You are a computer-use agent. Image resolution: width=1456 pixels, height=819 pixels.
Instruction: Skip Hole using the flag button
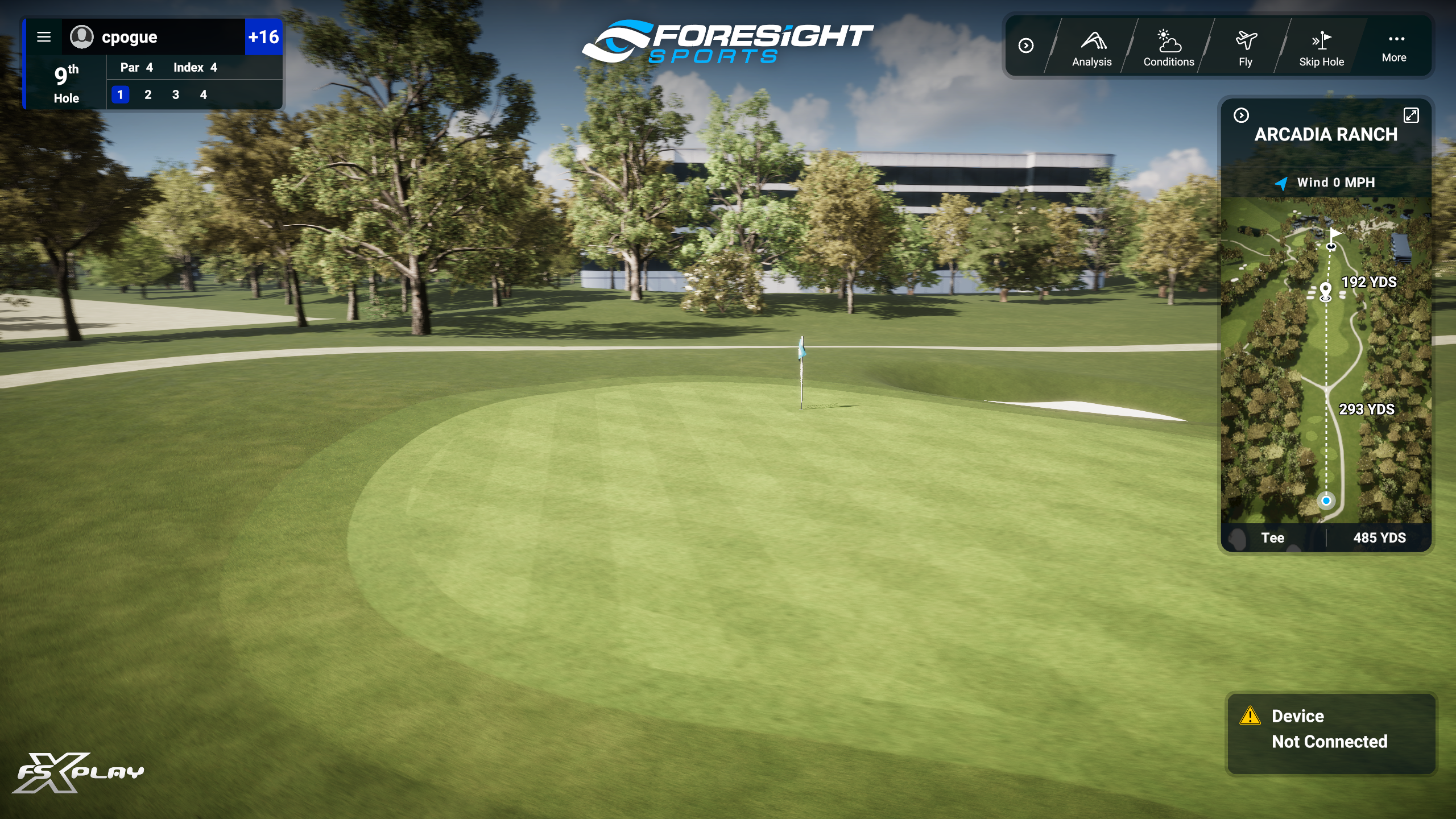pyautogui.click(x=1321, y=48)
